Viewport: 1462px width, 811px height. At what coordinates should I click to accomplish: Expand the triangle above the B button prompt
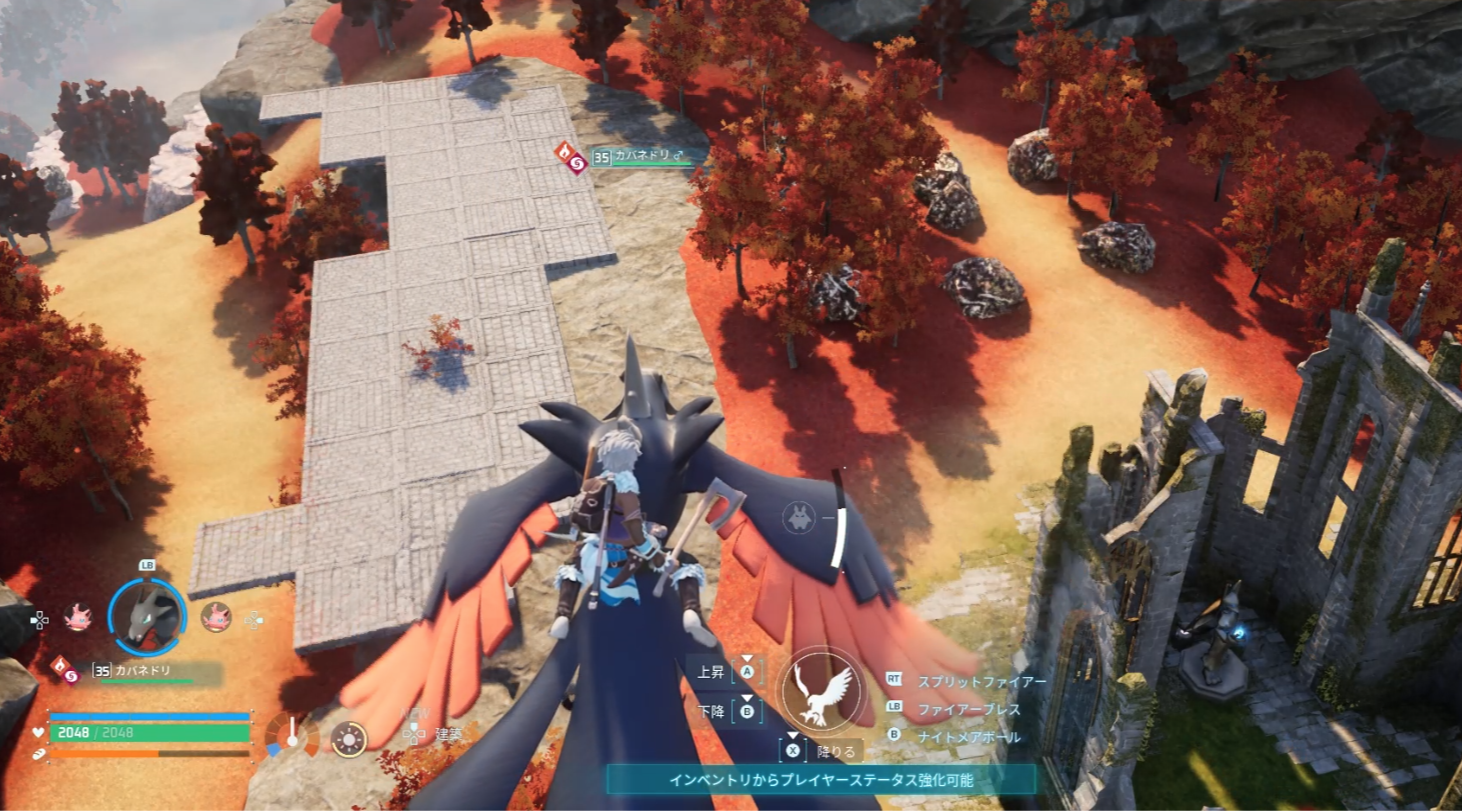coord(748,698)
